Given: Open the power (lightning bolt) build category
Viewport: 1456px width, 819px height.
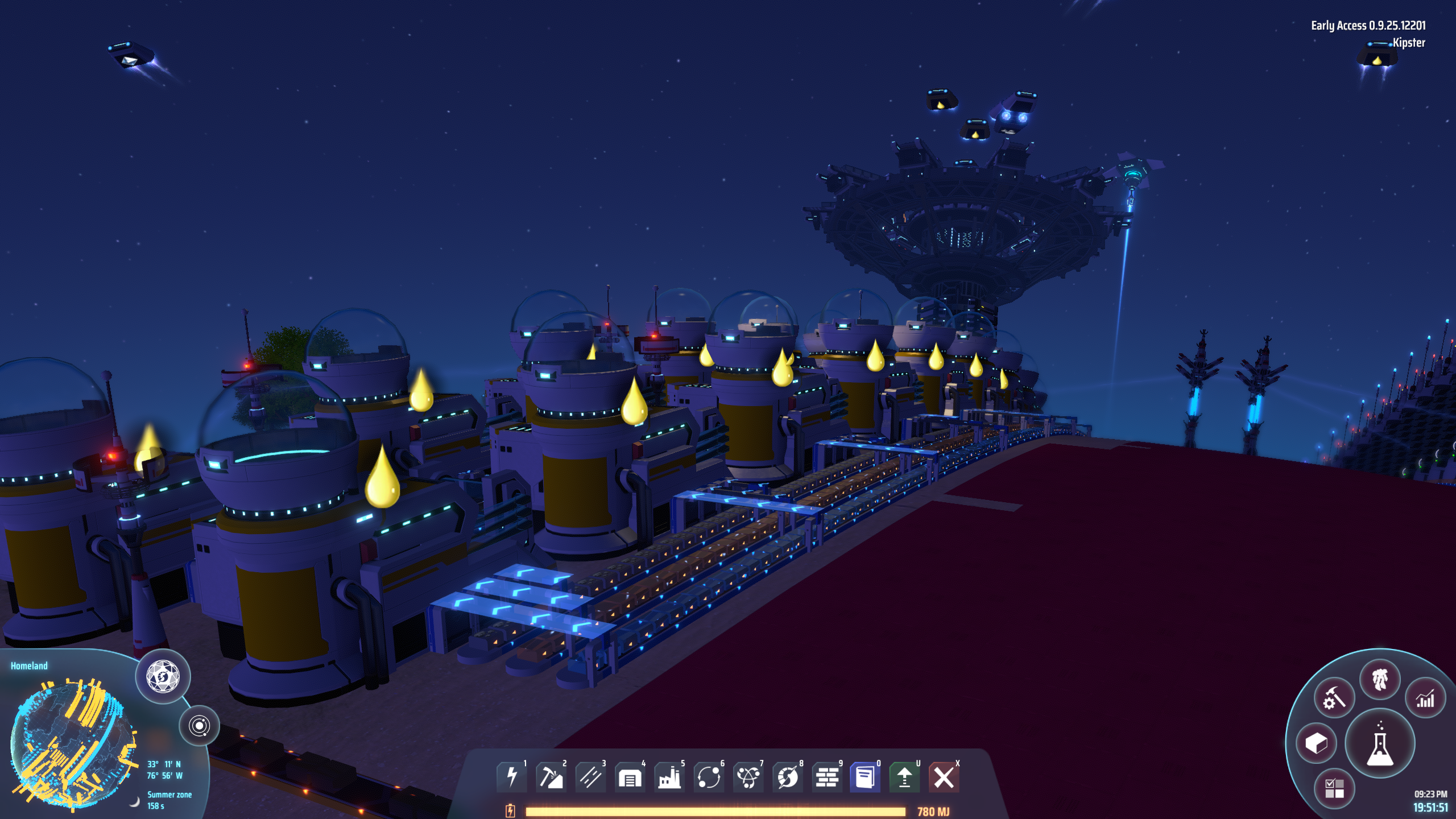Looking at the screenshot, I should (x=511, y=776).
